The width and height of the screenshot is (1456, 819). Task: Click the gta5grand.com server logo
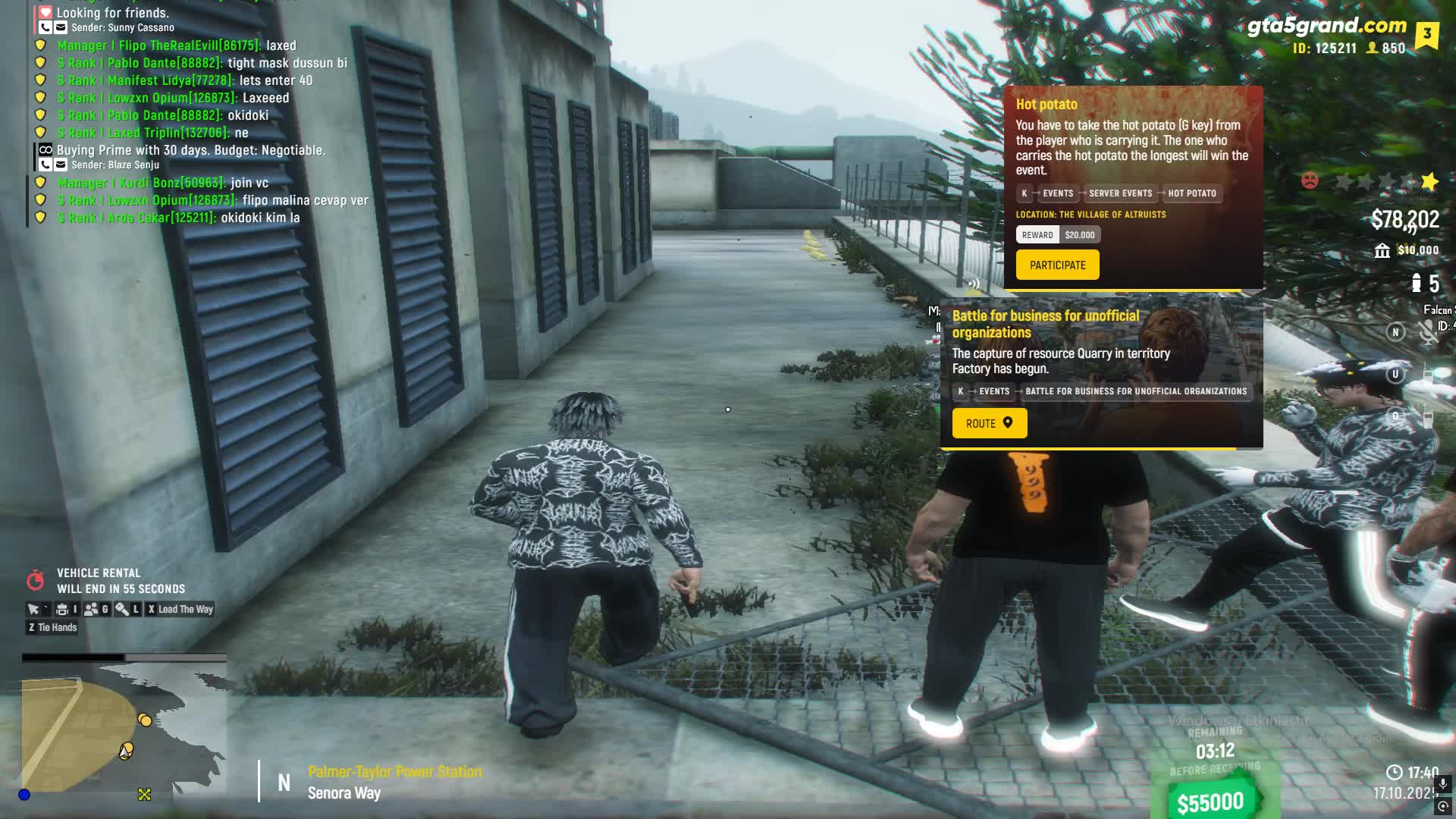coord(1326,27)
